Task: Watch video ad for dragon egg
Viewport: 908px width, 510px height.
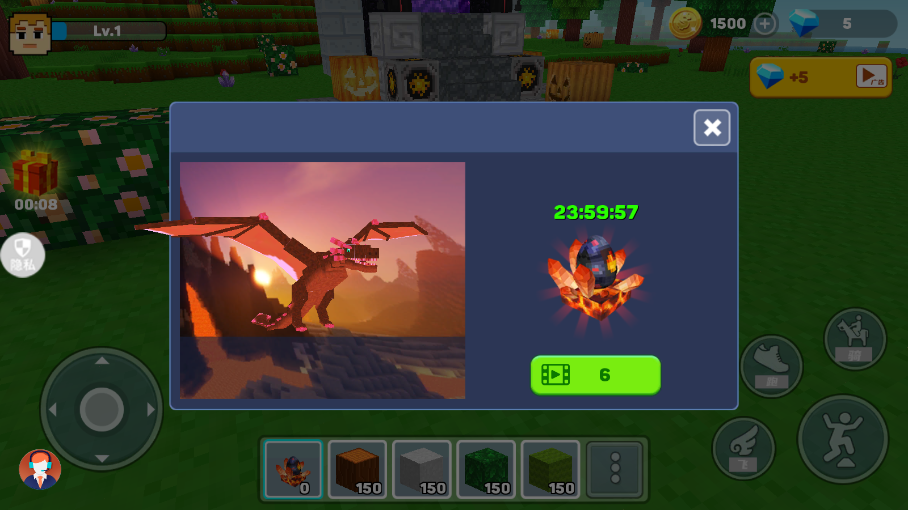Action: (x=595, y=375)
